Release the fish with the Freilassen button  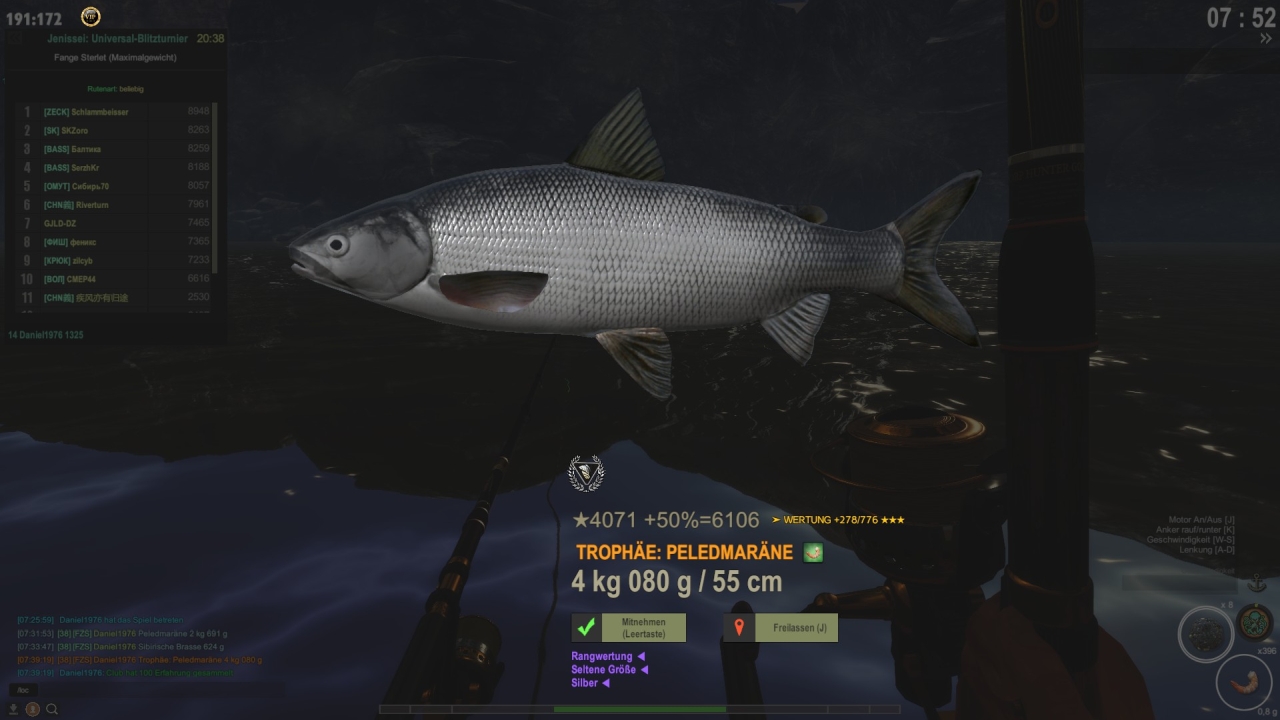pyautogui.click(x=780, y=627)
